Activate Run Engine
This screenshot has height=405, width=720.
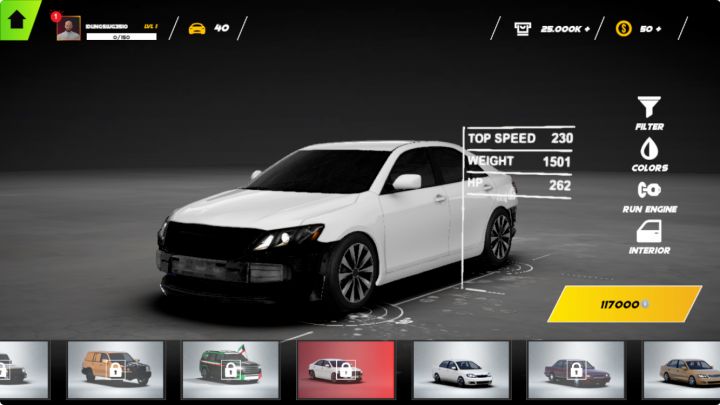click(649, 195)
